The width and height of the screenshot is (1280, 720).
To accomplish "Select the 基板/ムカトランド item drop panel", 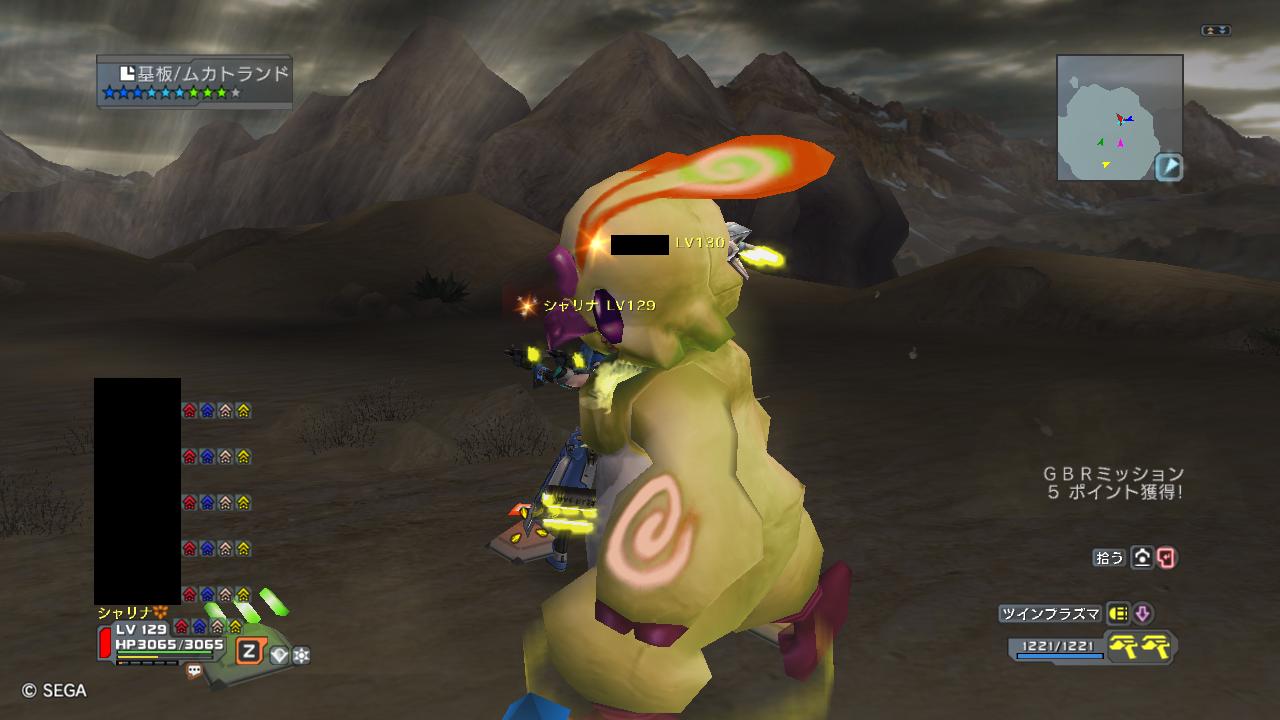I will 195,81.
